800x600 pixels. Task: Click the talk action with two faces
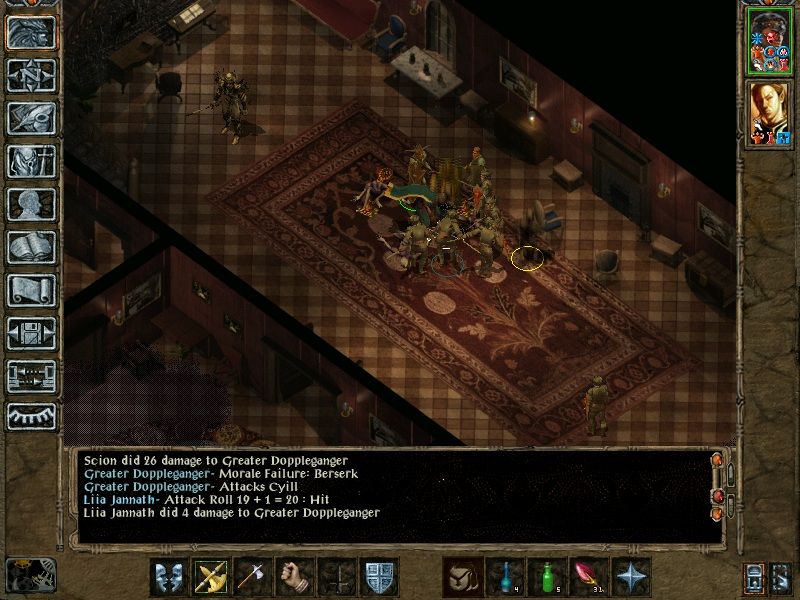point(169,577)
